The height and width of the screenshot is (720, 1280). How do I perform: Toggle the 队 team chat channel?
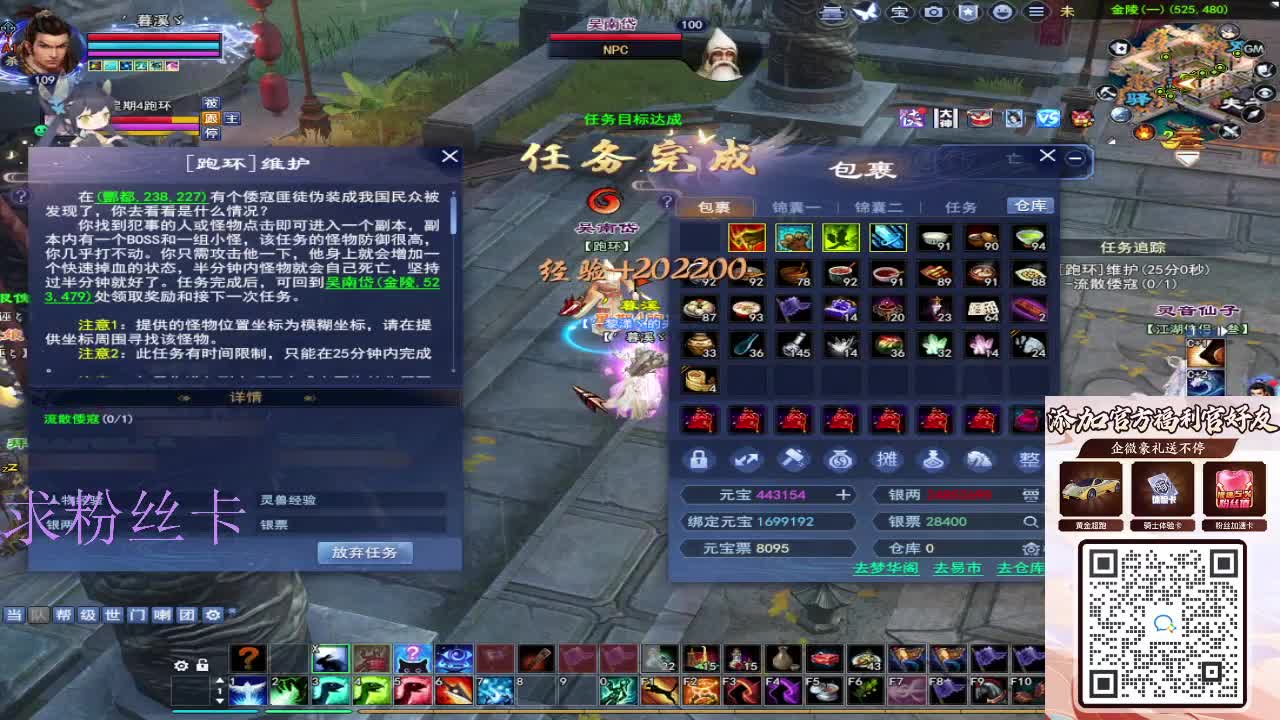tap(39, 617)
